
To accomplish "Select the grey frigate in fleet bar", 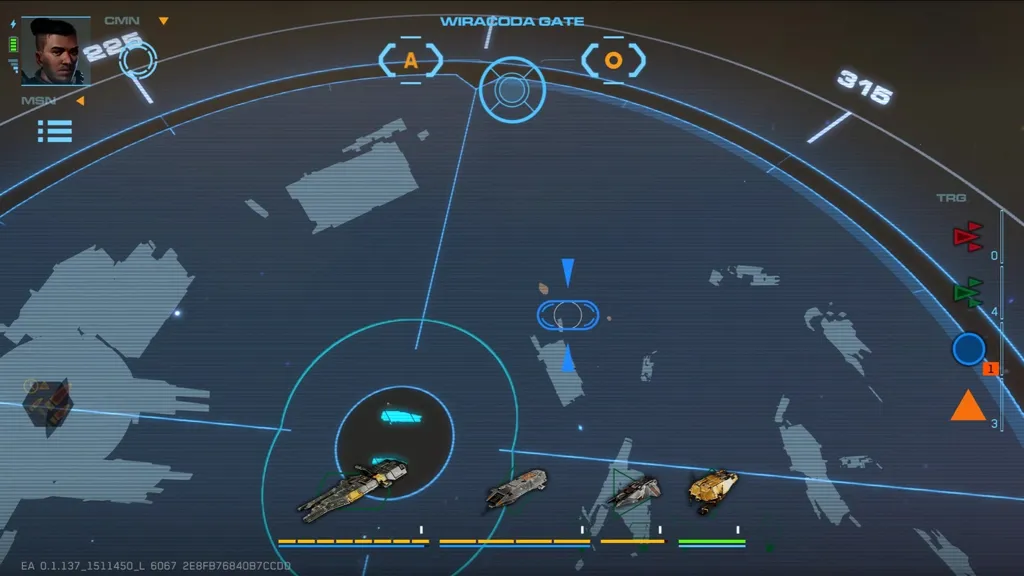I will [516, 489].
